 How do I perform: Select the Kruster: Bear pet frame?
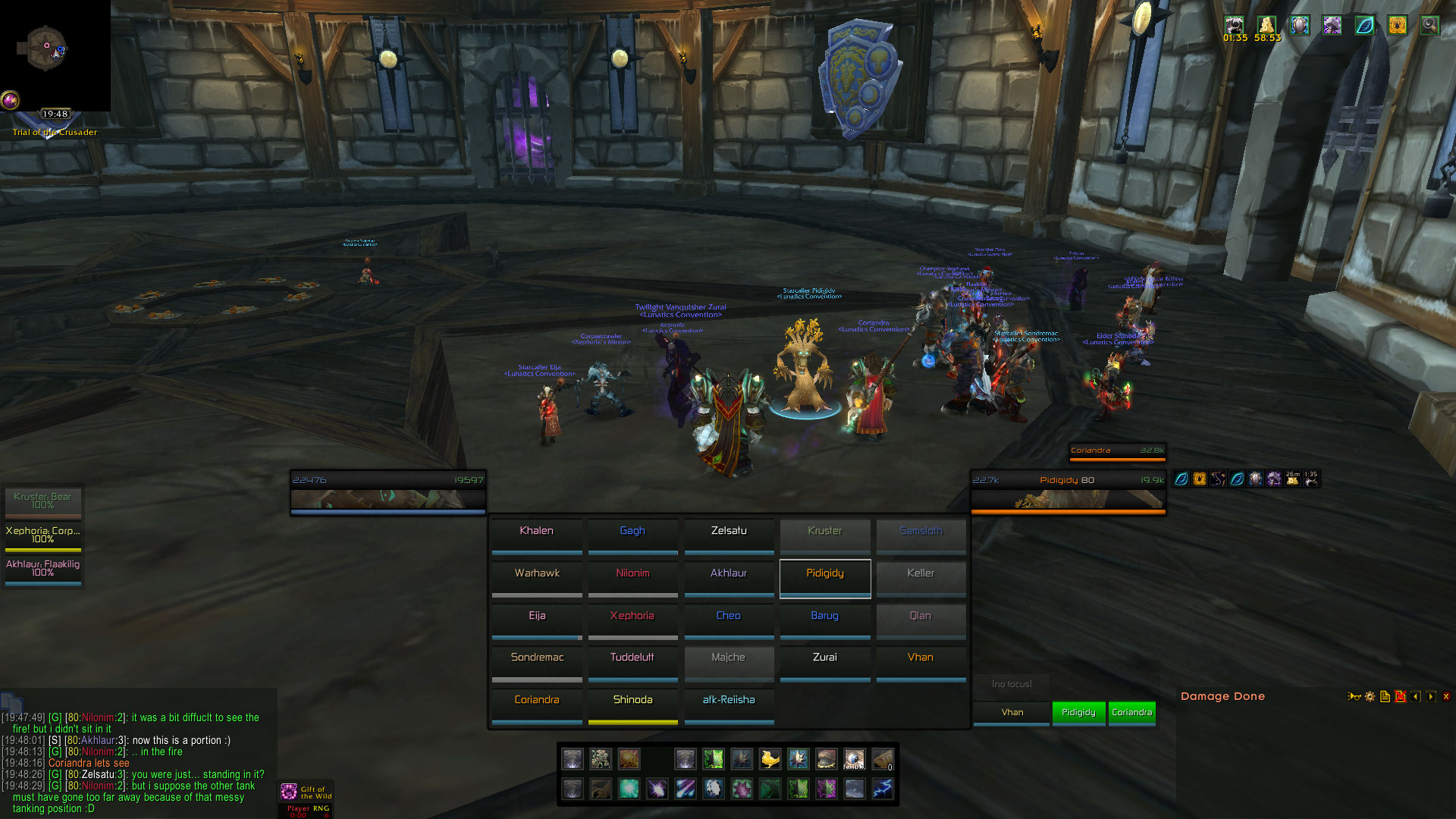pos(42,501)
